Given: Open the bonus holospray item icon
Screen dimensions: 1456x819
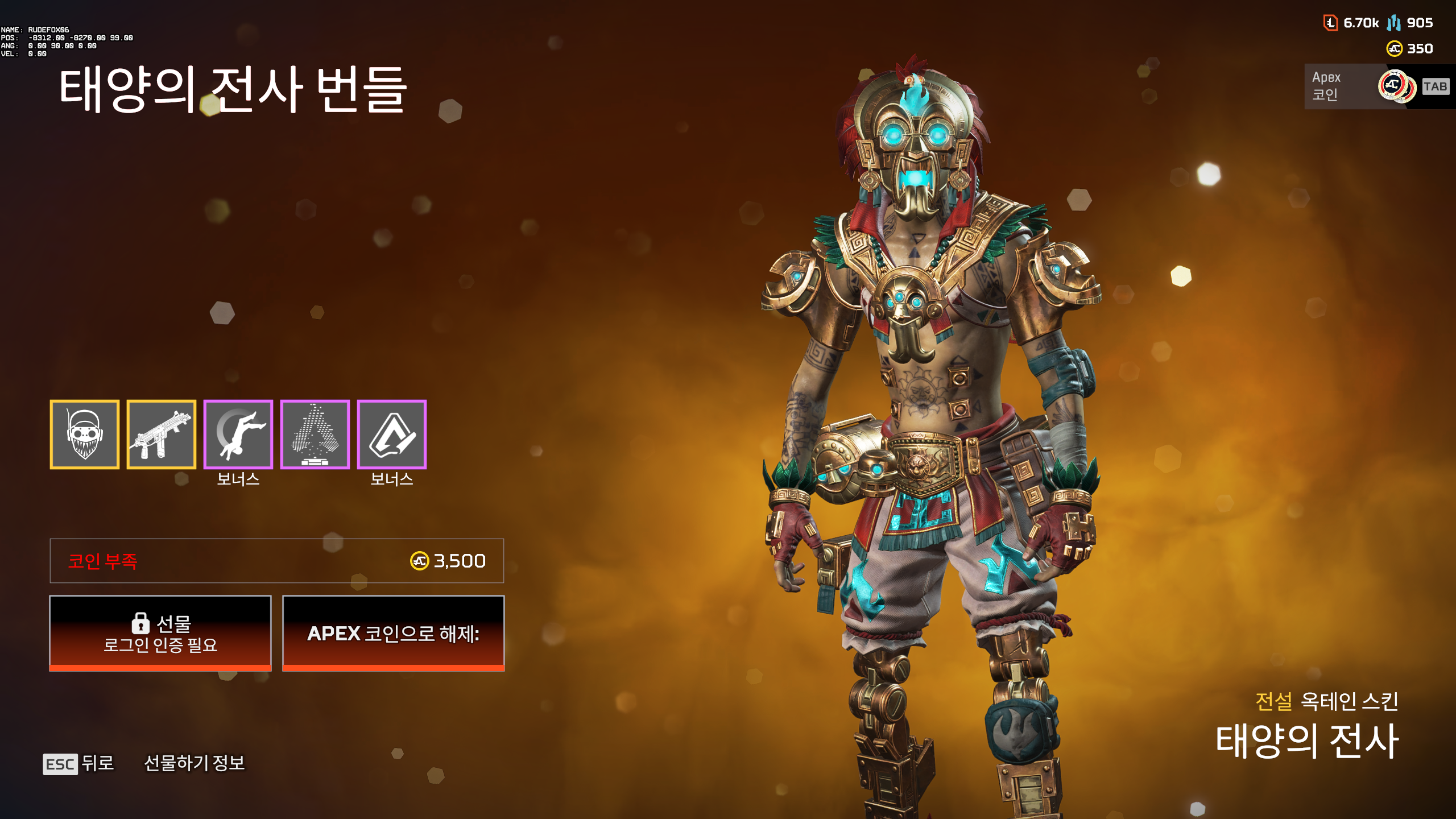Looking at the screenshot, I should click(x=314, y=436).
